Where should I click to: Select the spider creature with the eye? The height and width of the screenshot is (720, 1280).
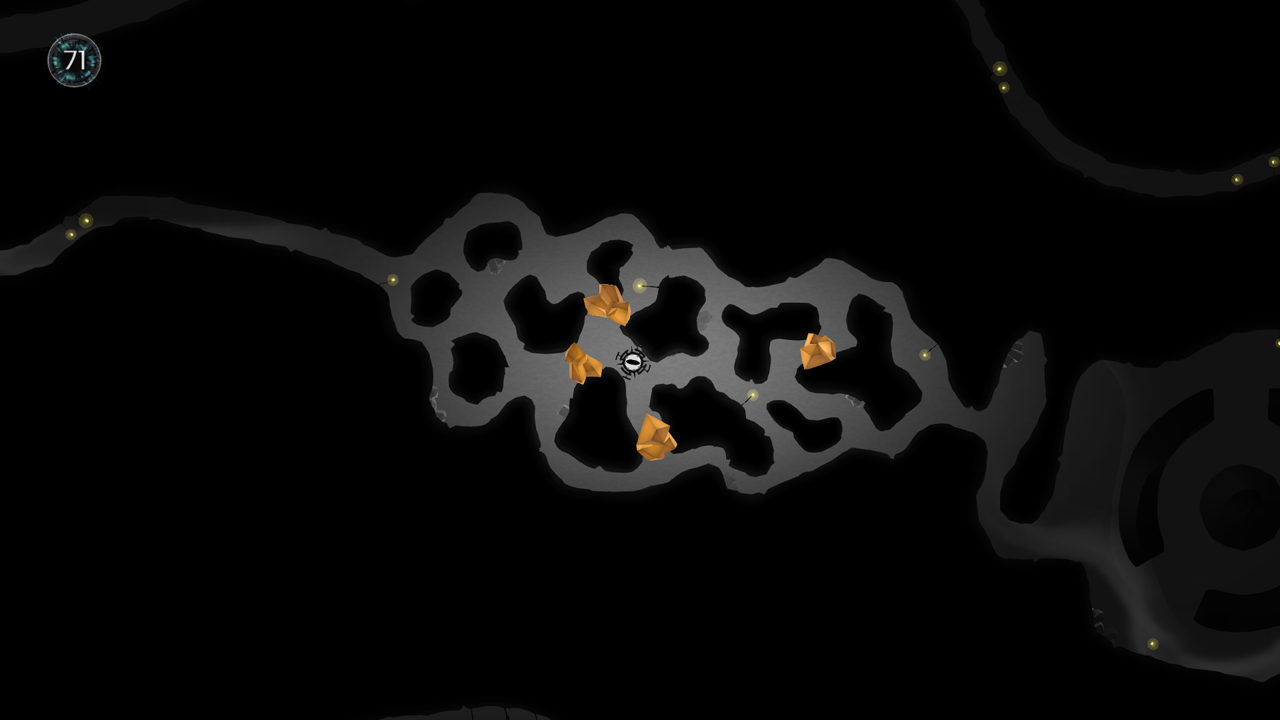633,362
